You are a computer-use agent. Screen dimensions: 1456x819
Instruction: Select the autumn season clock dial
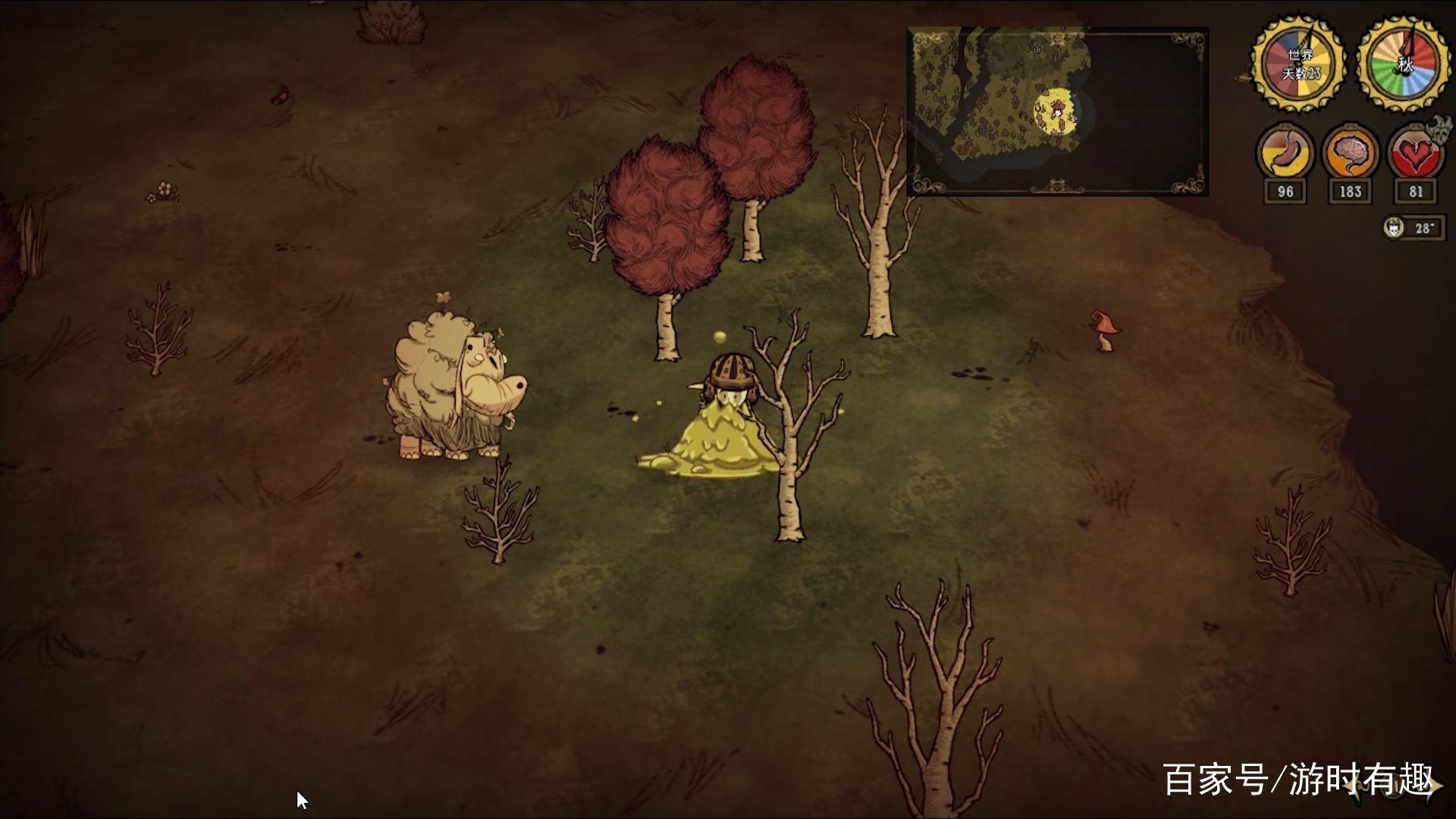click(x=1404, y=63)
